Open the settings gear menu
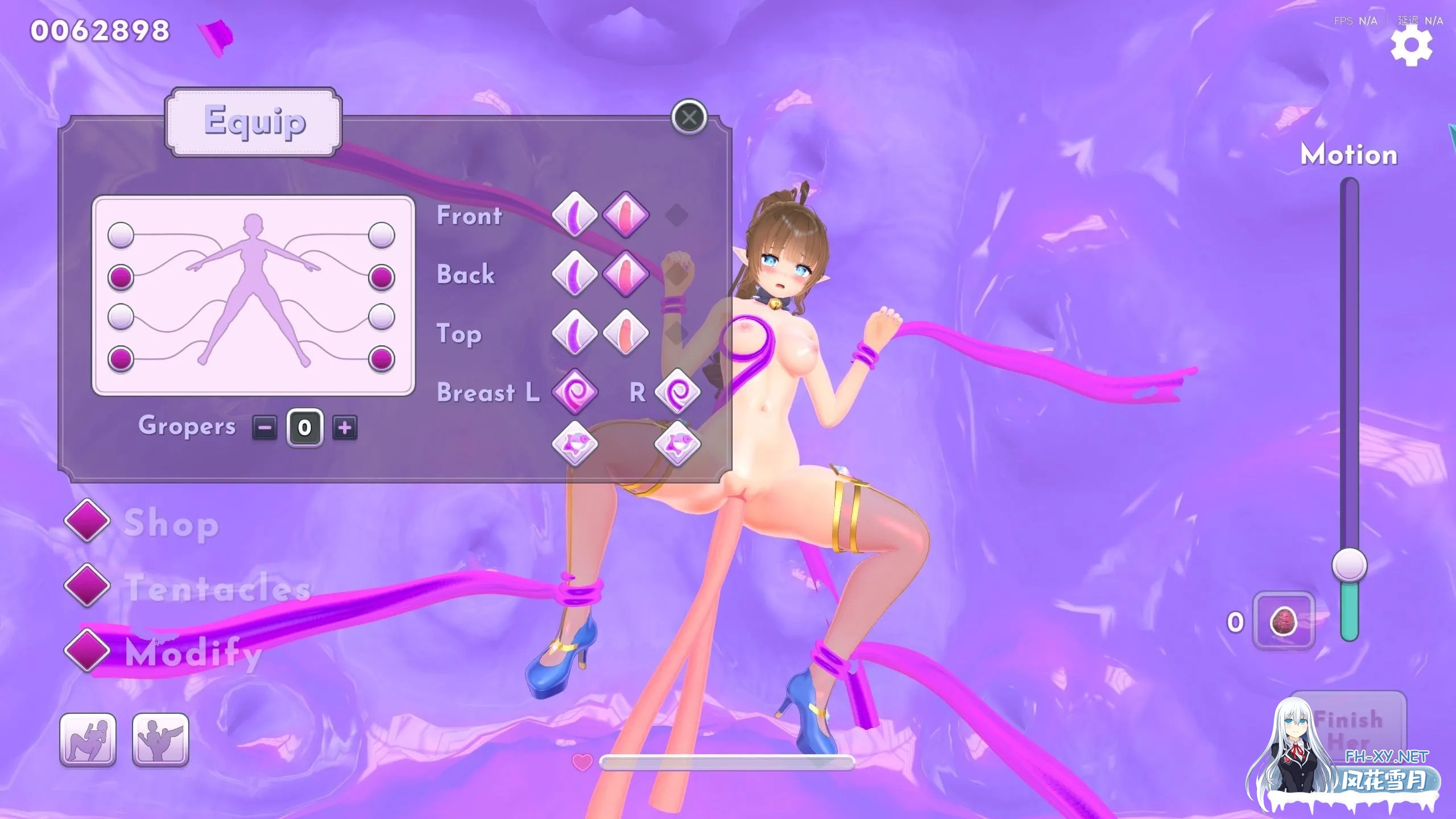 [x=1411, y=45]
